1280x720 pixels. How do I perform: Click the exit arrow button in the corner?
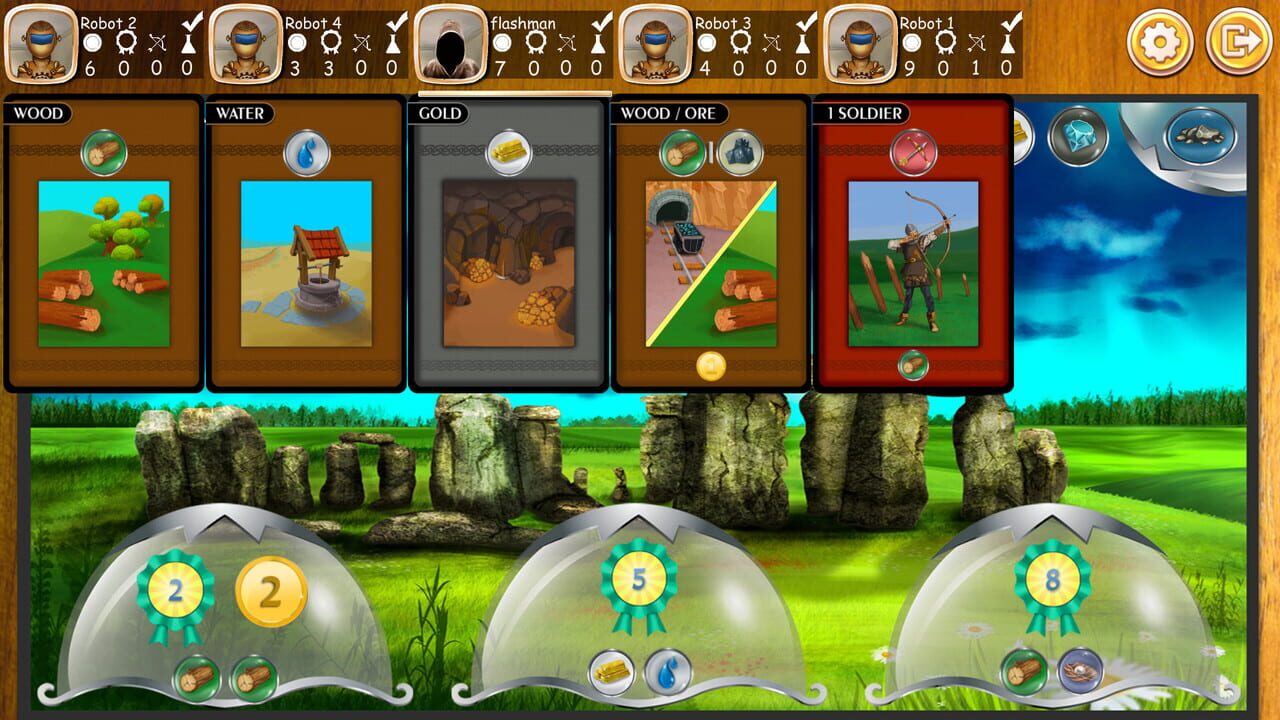tap(1238, 40)
